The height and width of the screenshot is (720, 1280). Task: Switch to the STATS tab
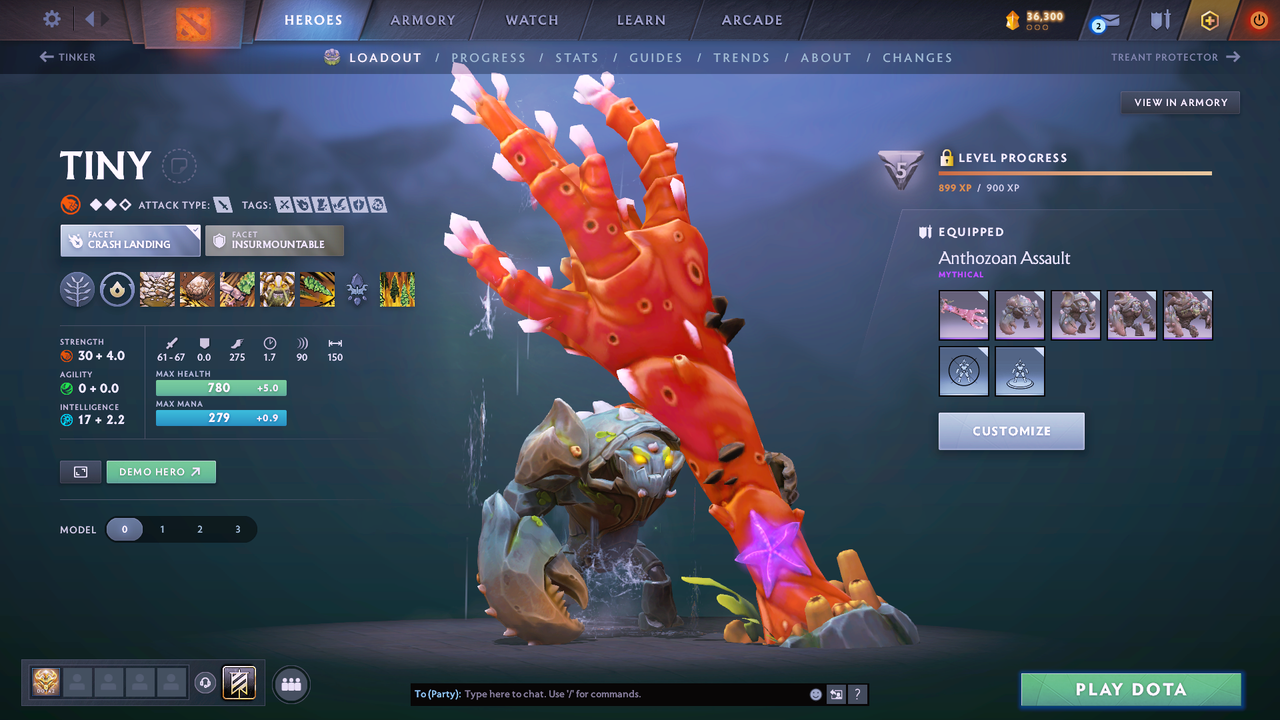[577, 57]
